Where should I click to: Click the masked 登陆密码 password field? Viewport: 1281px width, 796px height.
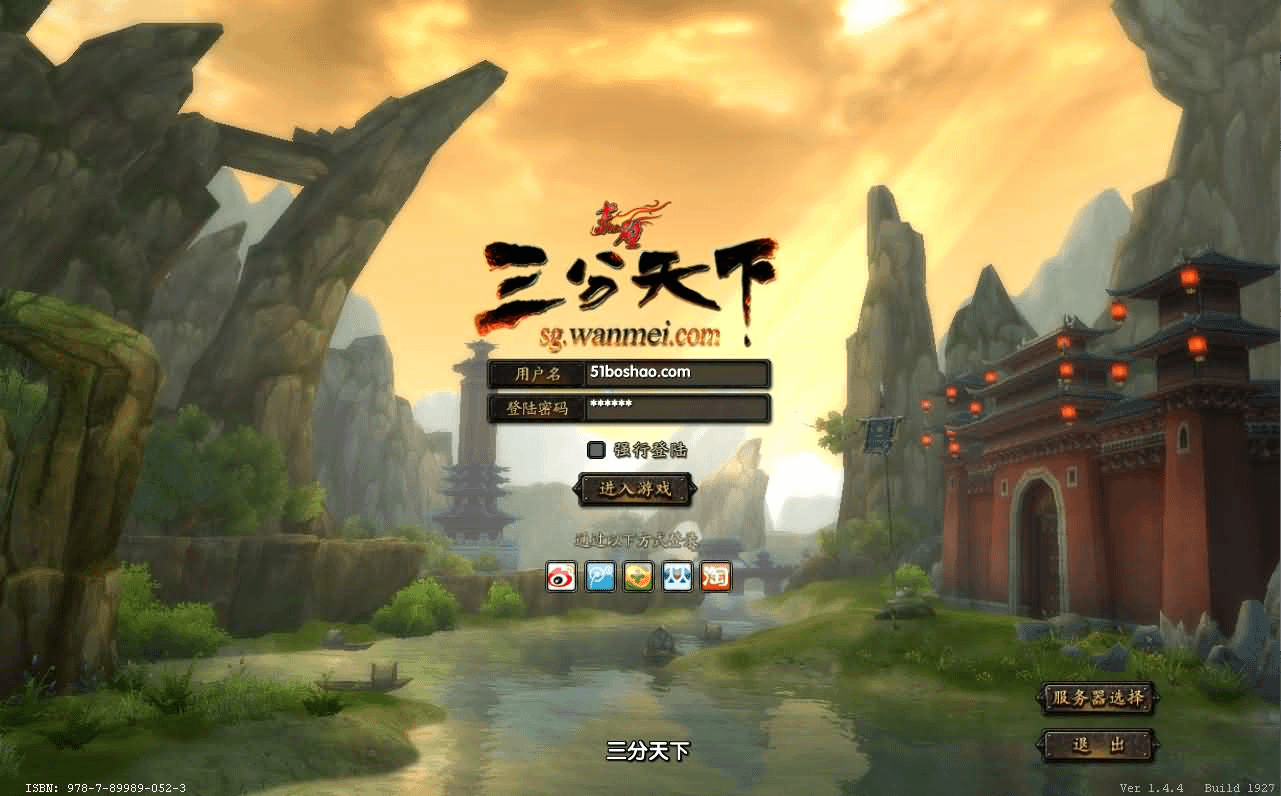(675, 408)
